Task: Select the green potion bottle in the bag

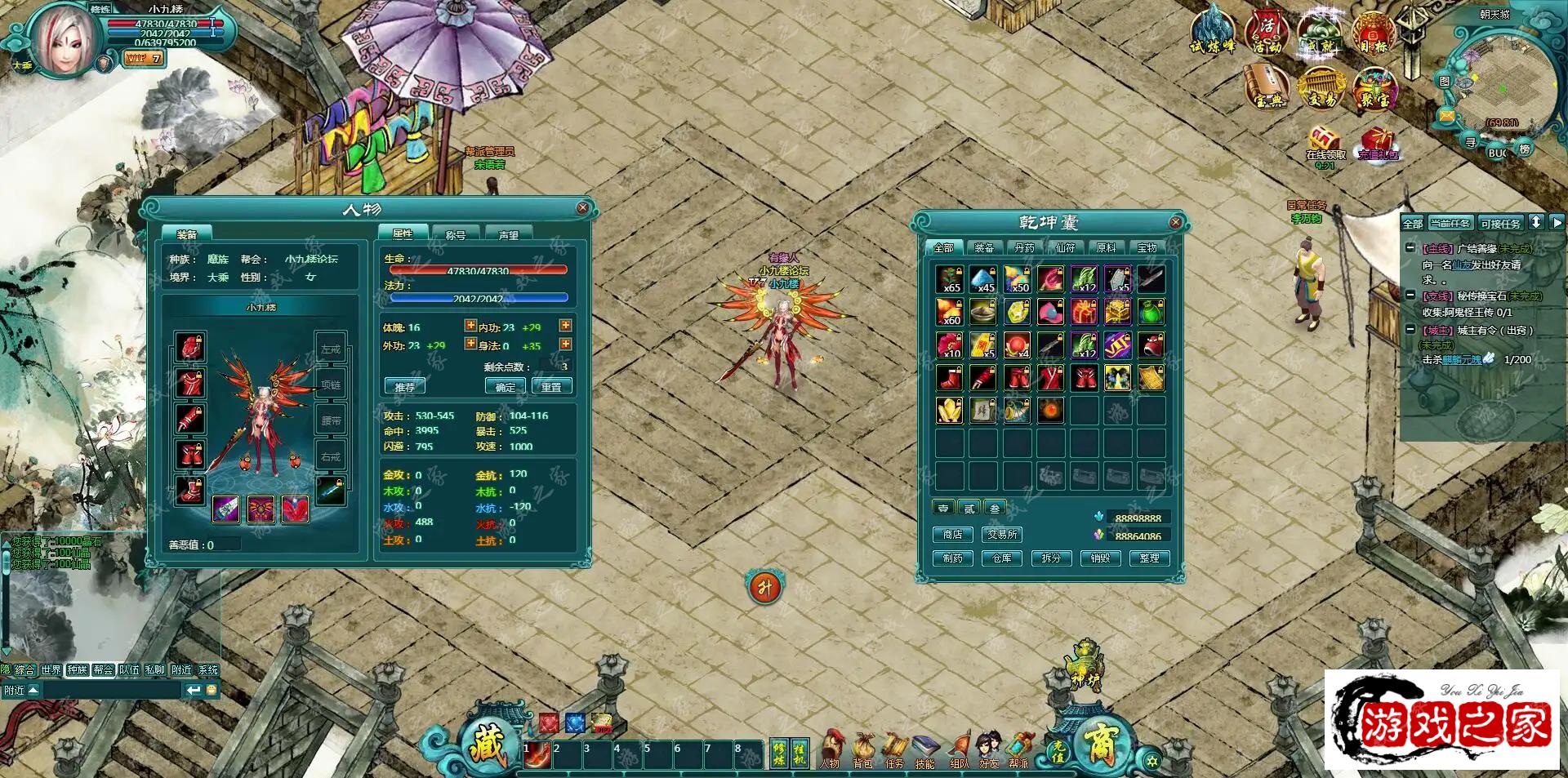Action: [x=1151, y=312]
